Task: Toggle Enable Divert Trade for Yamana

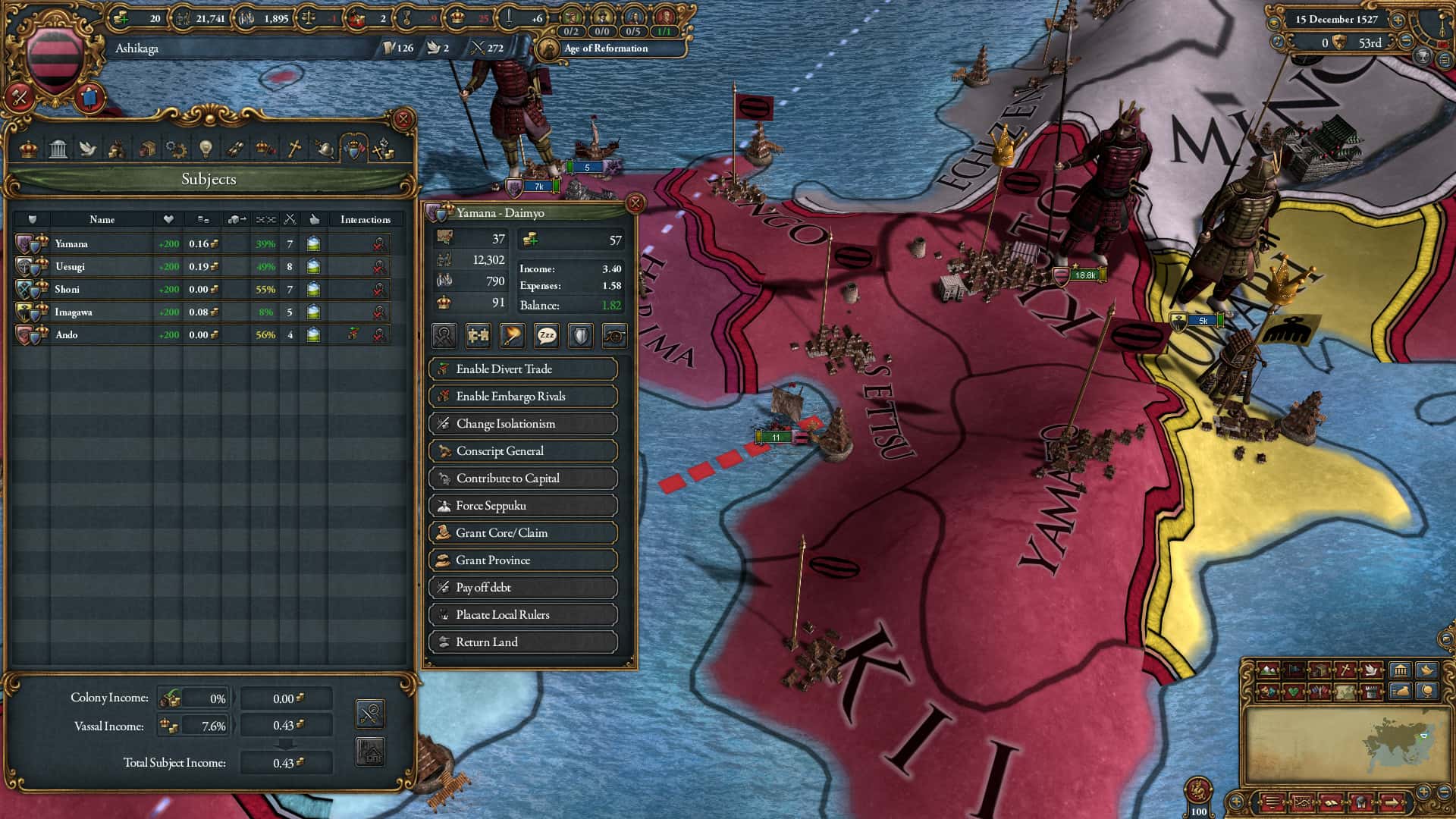Action: (522, 369)
